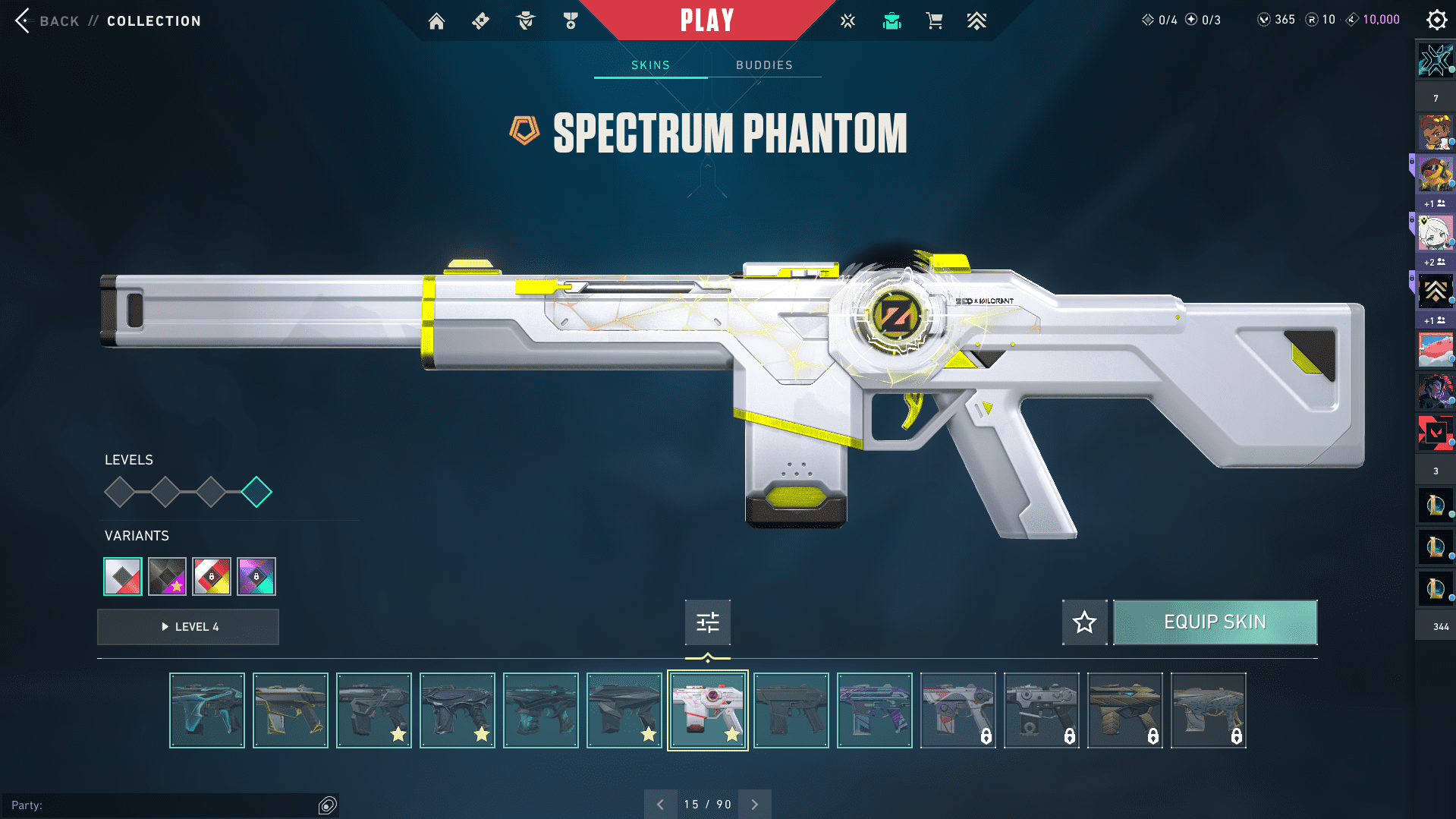Choose the white and red default variant
The image size is (1456, 819).
[123, 577]
